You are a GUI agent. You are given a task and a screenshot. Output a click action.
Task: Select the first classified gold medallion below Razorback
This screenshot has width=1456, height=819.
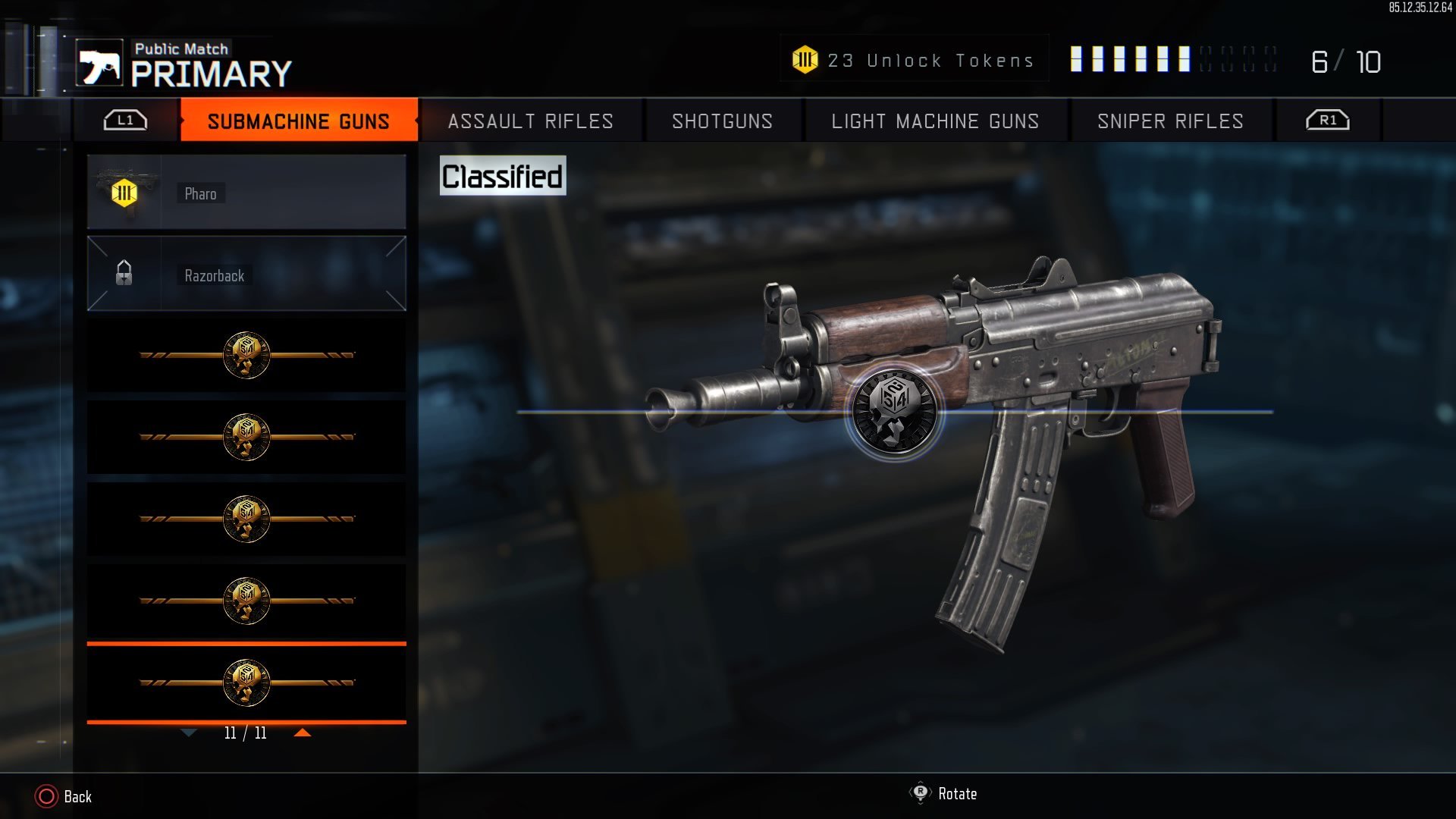[x=246, y=354]
